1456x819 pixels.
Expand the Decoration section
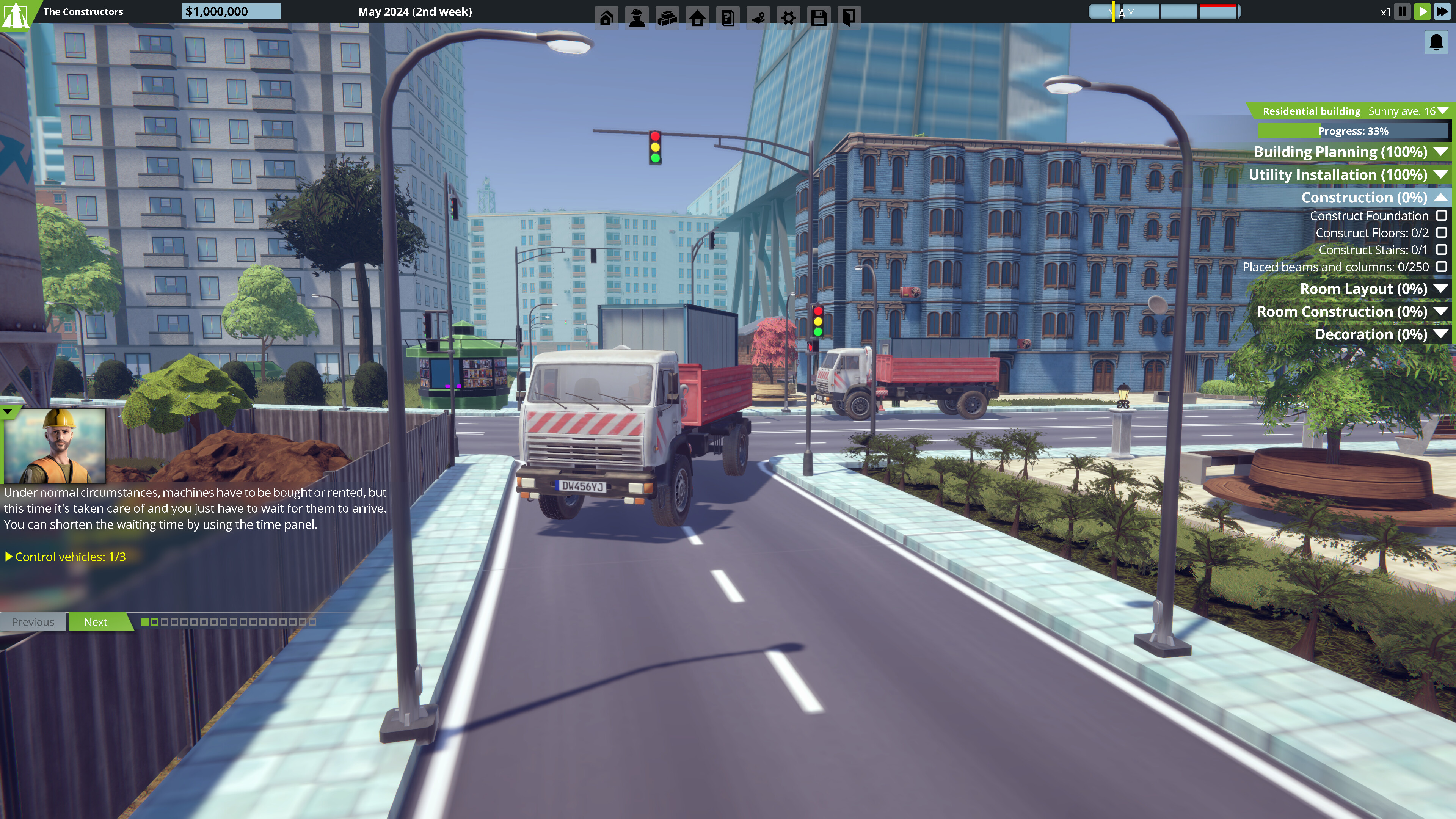pos(1441,334)
